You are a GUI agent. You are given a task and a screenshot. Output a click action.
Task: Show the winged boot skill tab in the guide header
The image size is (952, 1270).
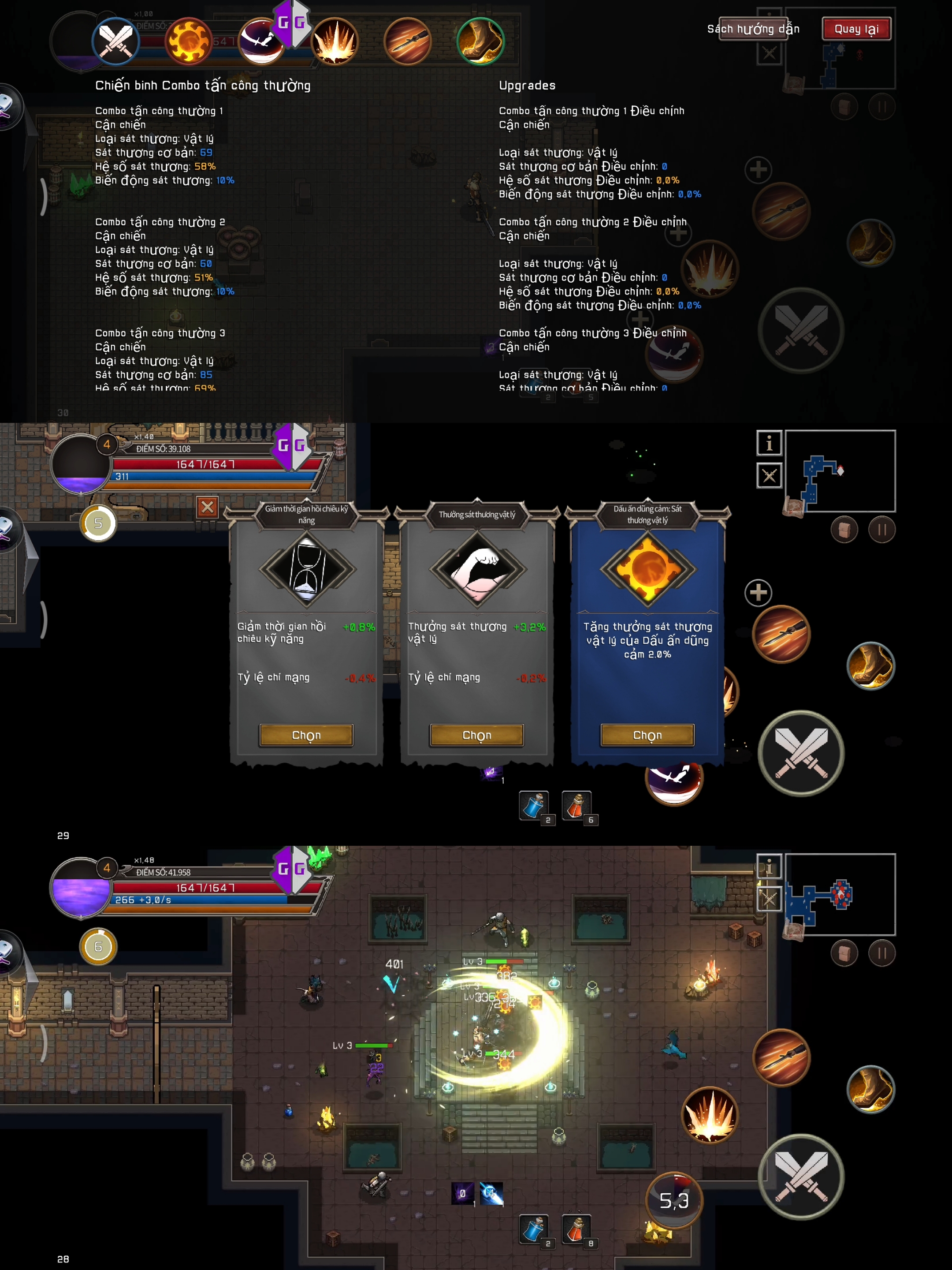point(480,41)
